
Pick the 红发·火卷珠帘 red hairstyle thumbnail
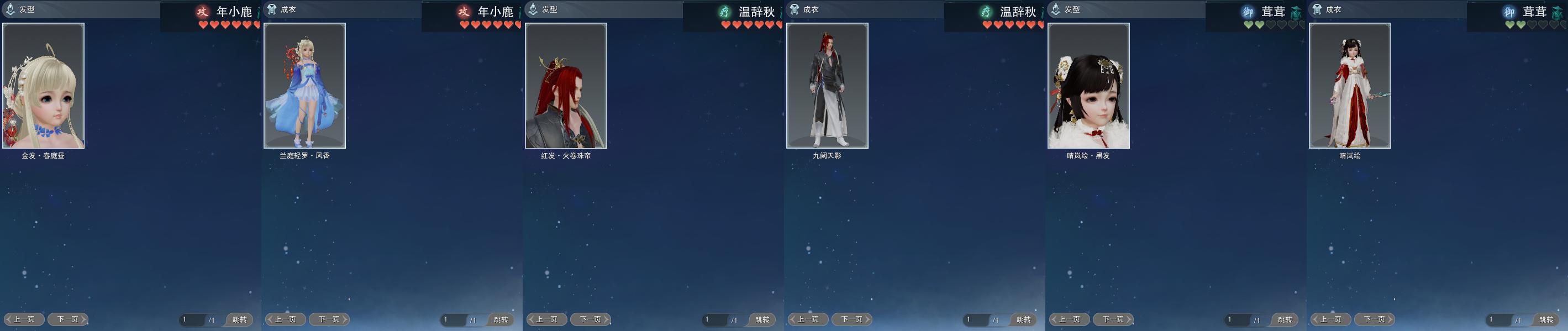click(x=566, y=86)
